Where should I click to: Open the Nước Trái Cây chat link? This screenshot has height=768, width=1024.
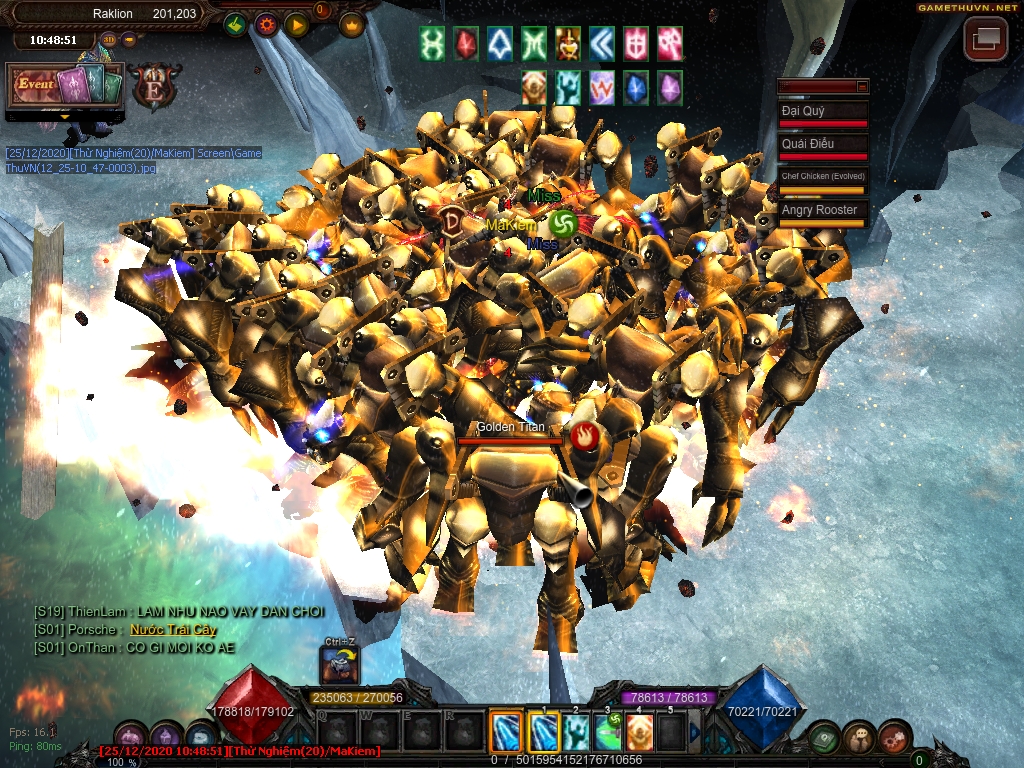[173, 630]
